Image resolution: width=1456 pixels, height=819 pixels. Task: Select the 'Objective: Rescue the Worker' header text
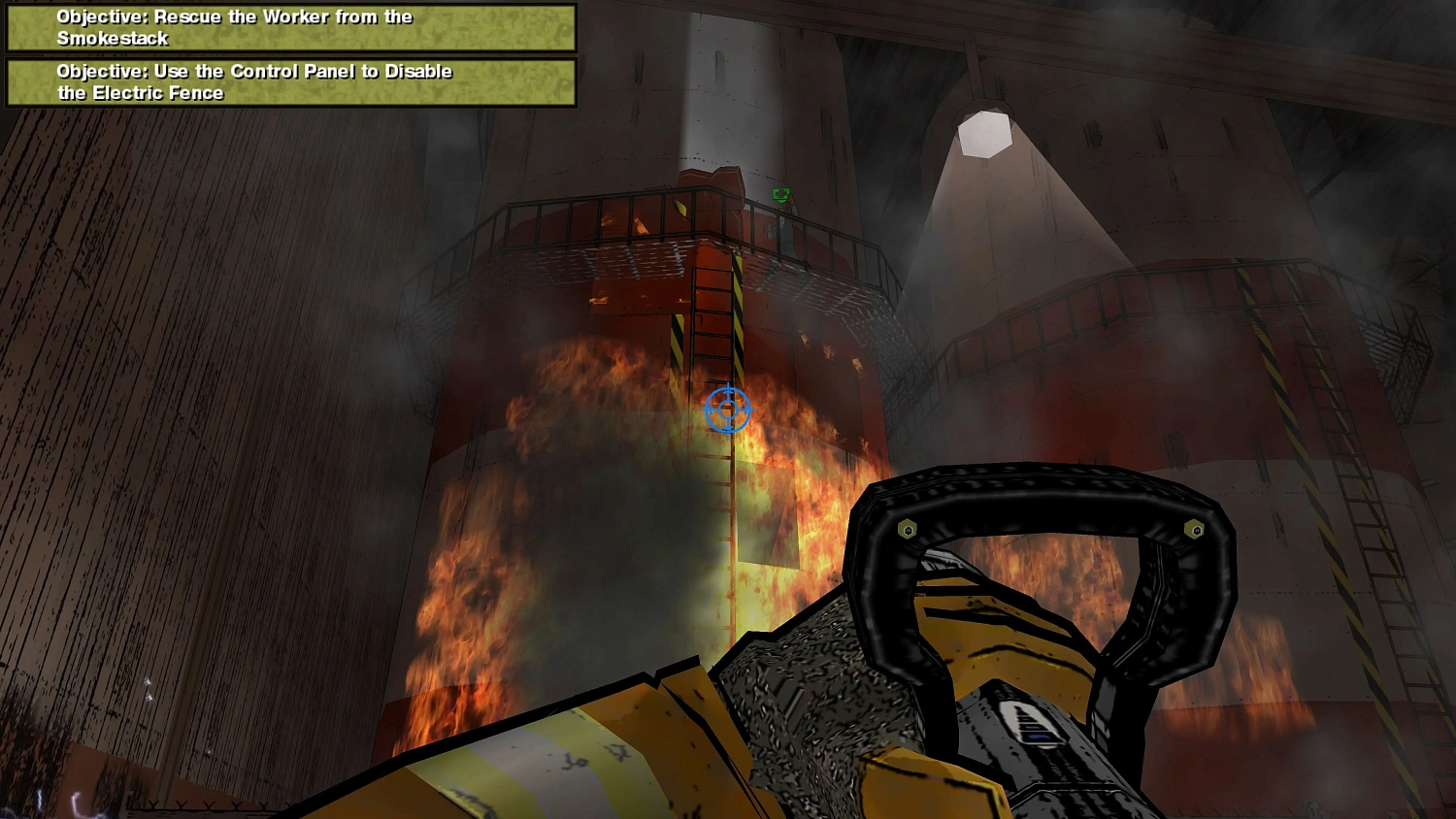pyautogui.click(x=233, y=16)
